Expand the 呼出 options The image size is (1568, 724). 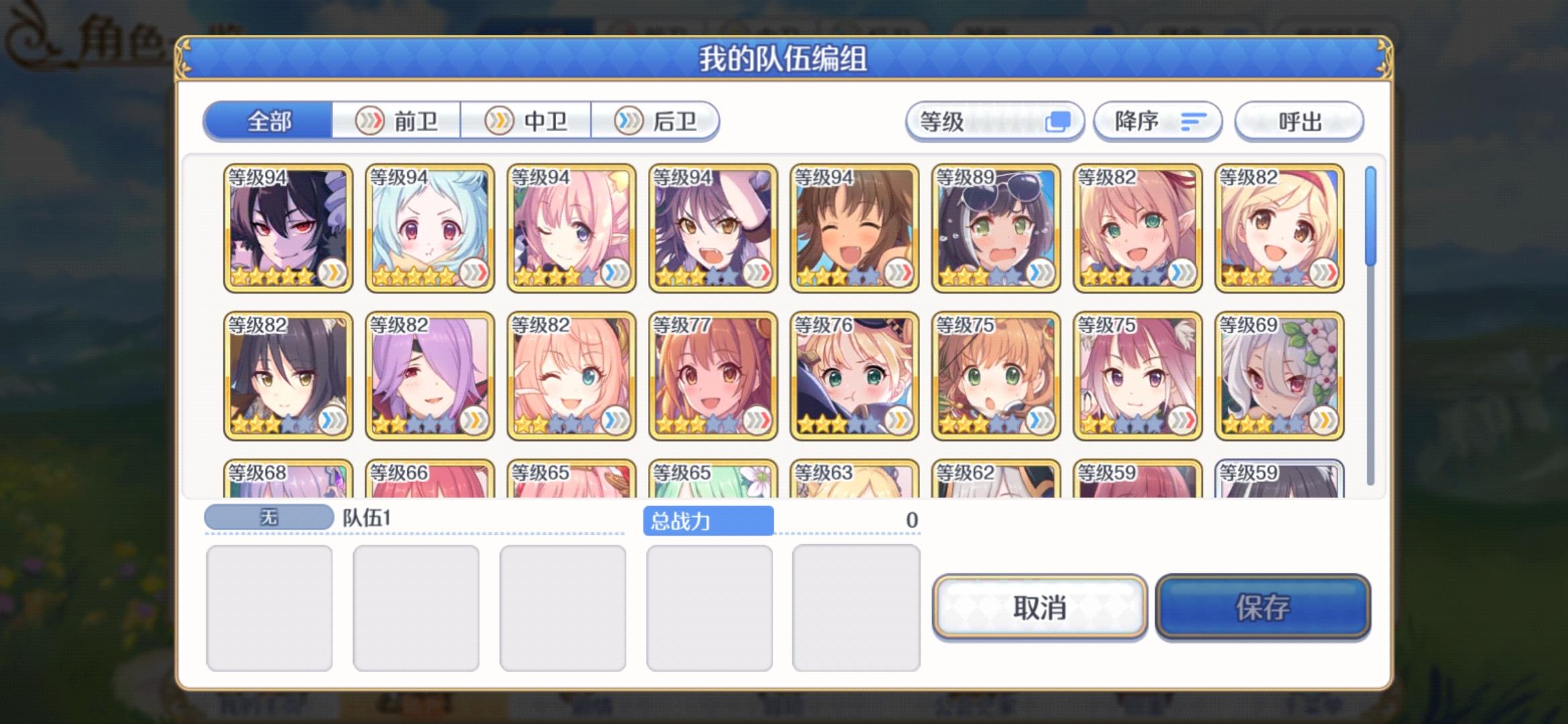point(1299,121)
